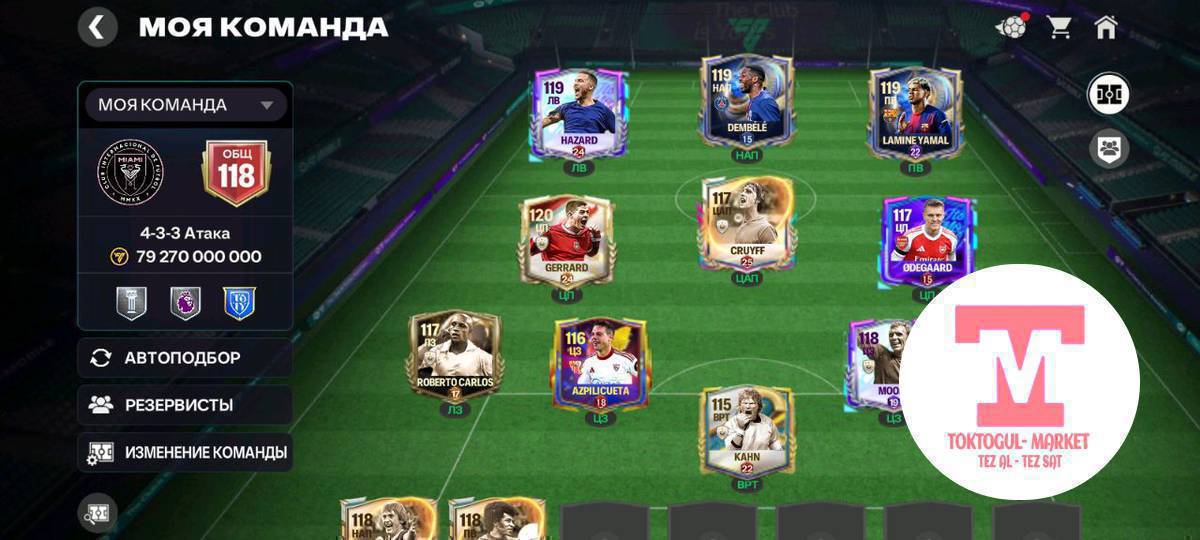
Task: Switch to the players group view
Action: click(x=1108, y=149)
